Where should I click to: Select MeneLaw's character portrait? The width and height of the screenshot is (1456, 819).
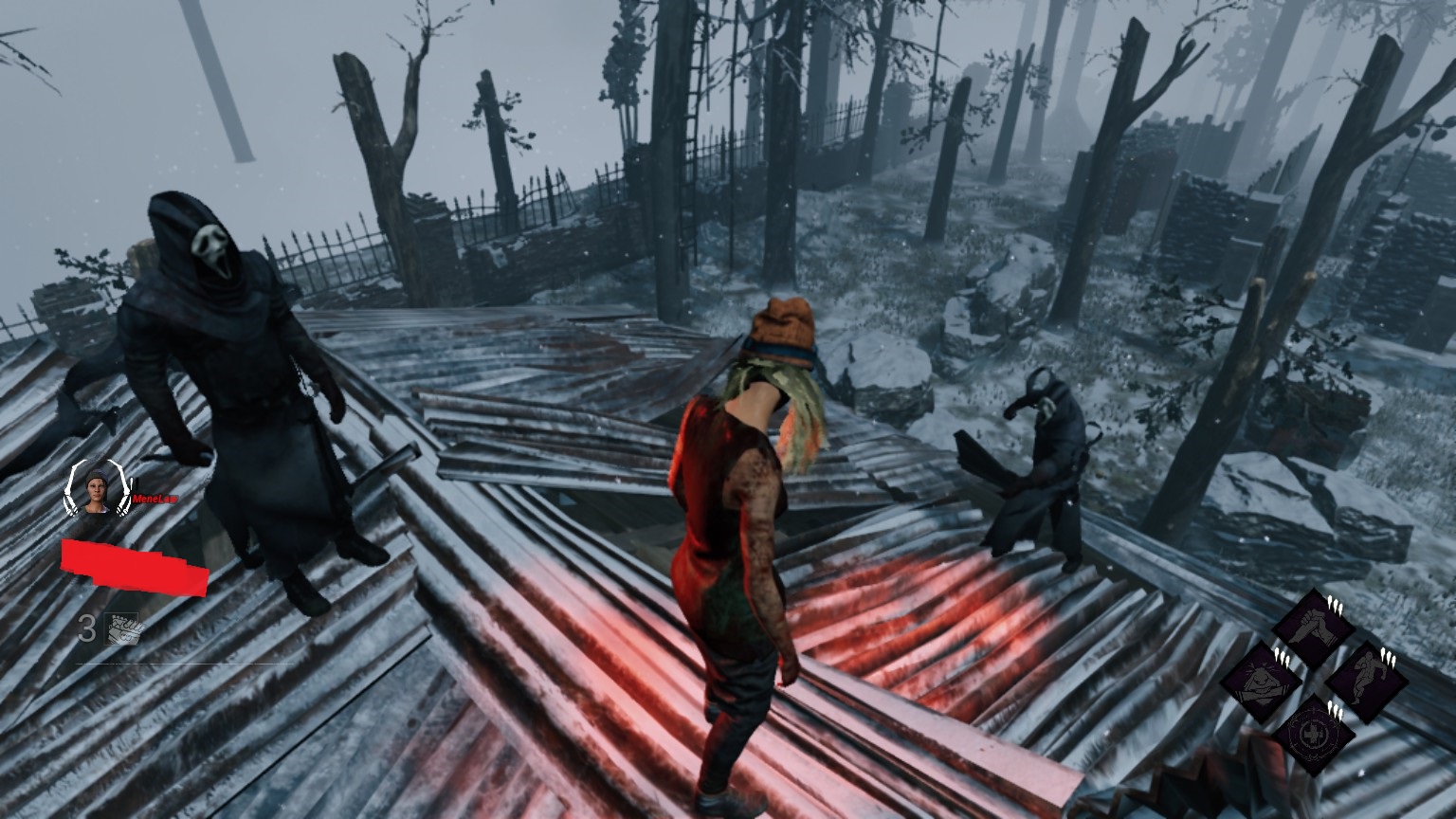[96, 489]
